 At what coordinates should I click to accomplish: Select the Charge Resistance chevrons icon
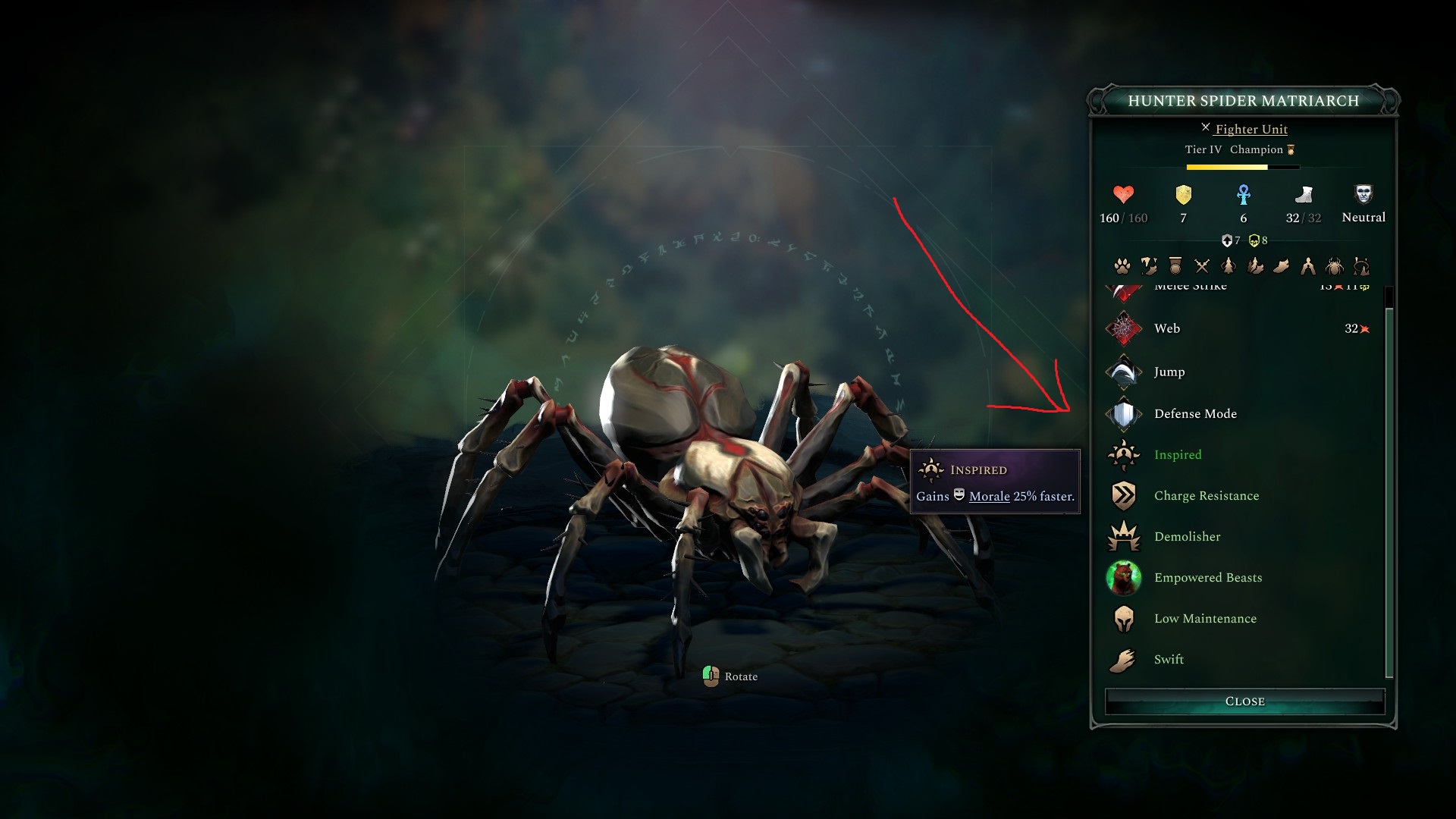(x=1125, y=495)
